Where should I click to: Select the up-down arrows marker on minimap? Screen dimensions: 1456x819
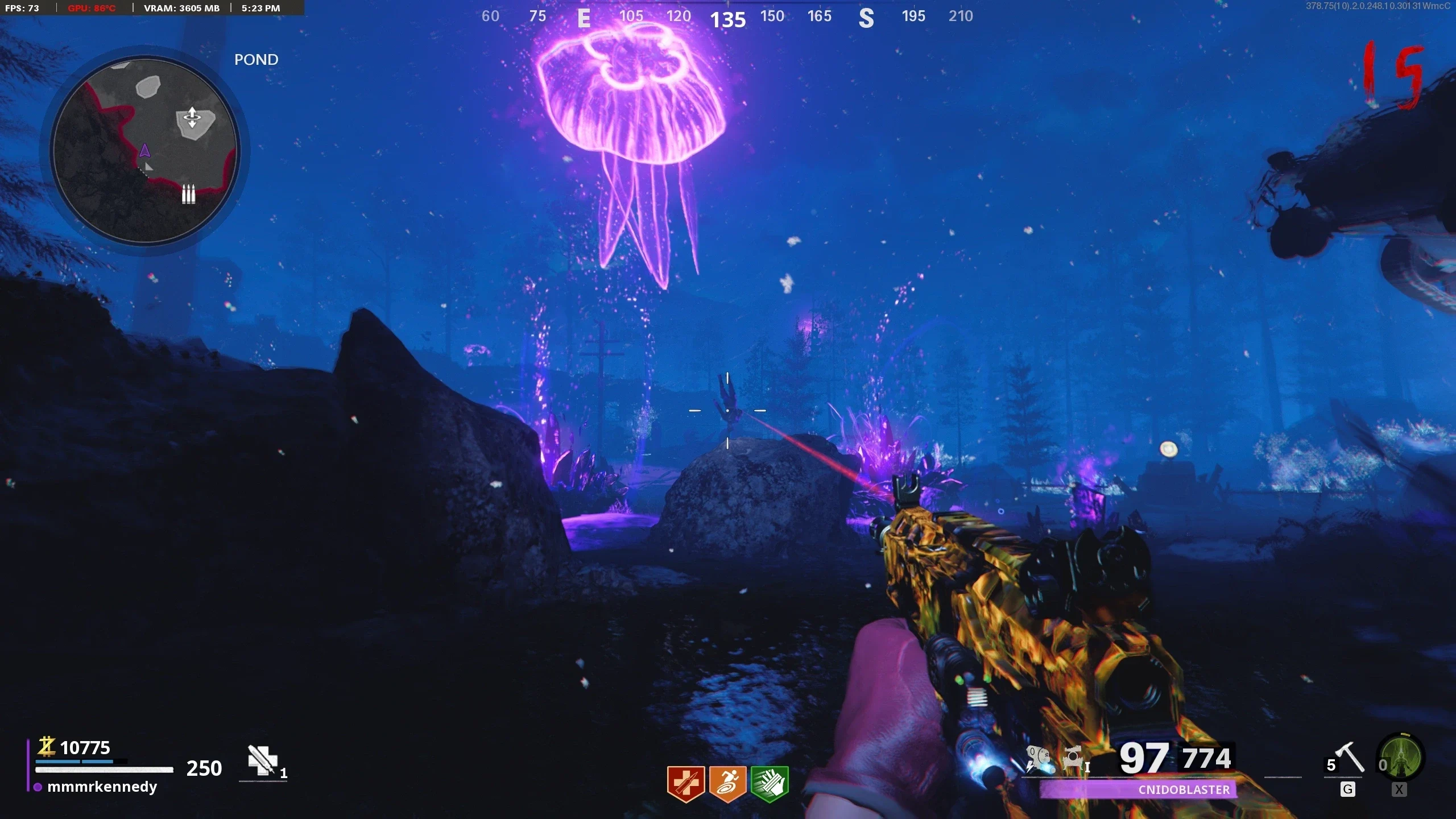pos(192,118)
